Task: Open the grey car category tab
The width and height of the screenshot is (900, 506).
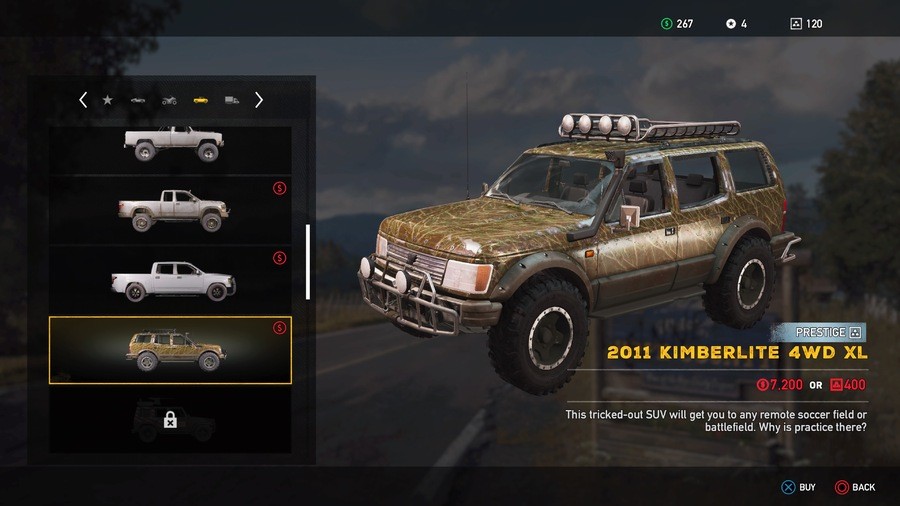Action: point(138,101)
